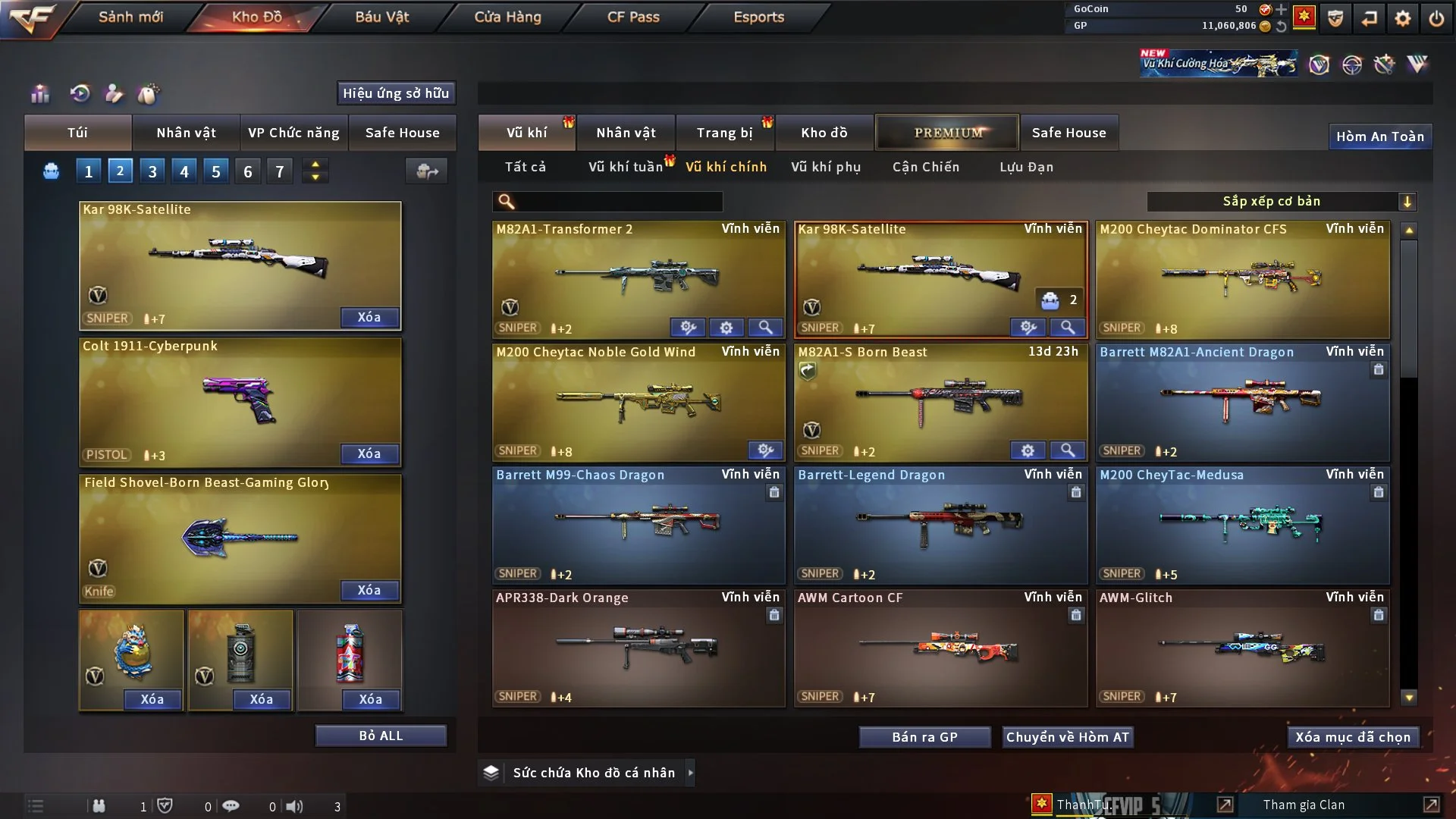
Task: Show the Vũ khí phụ category
Action: (x=825, y=167)
